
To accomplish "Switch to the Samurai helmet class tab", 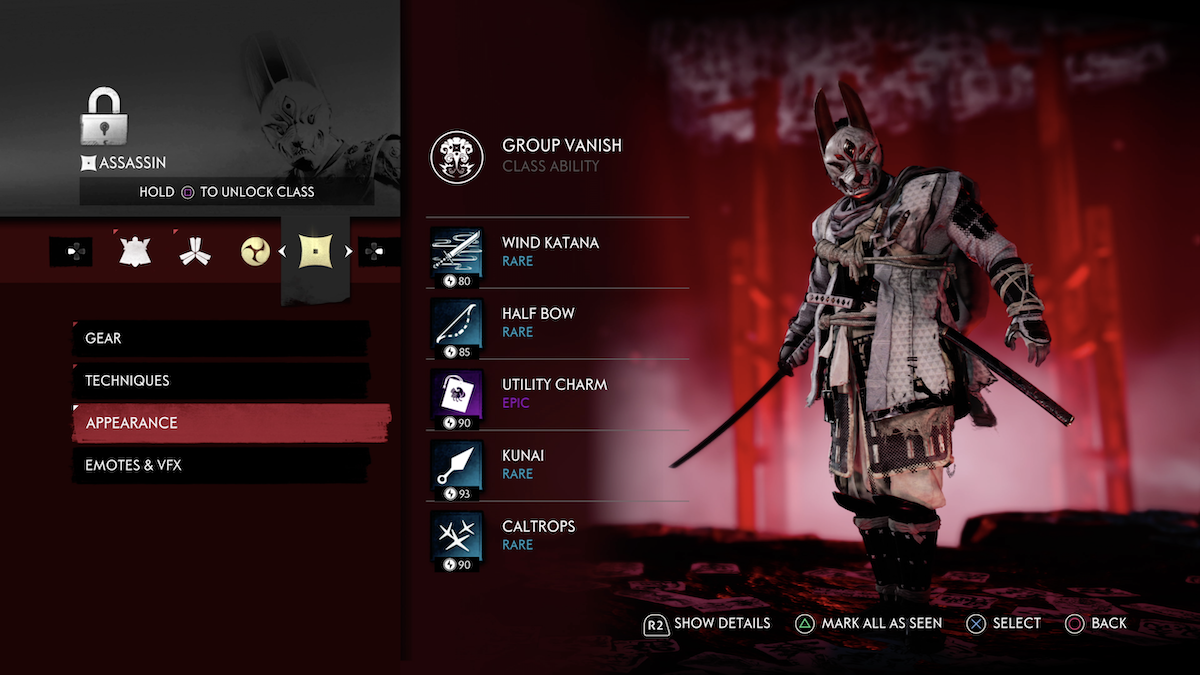I will [134, 251].
